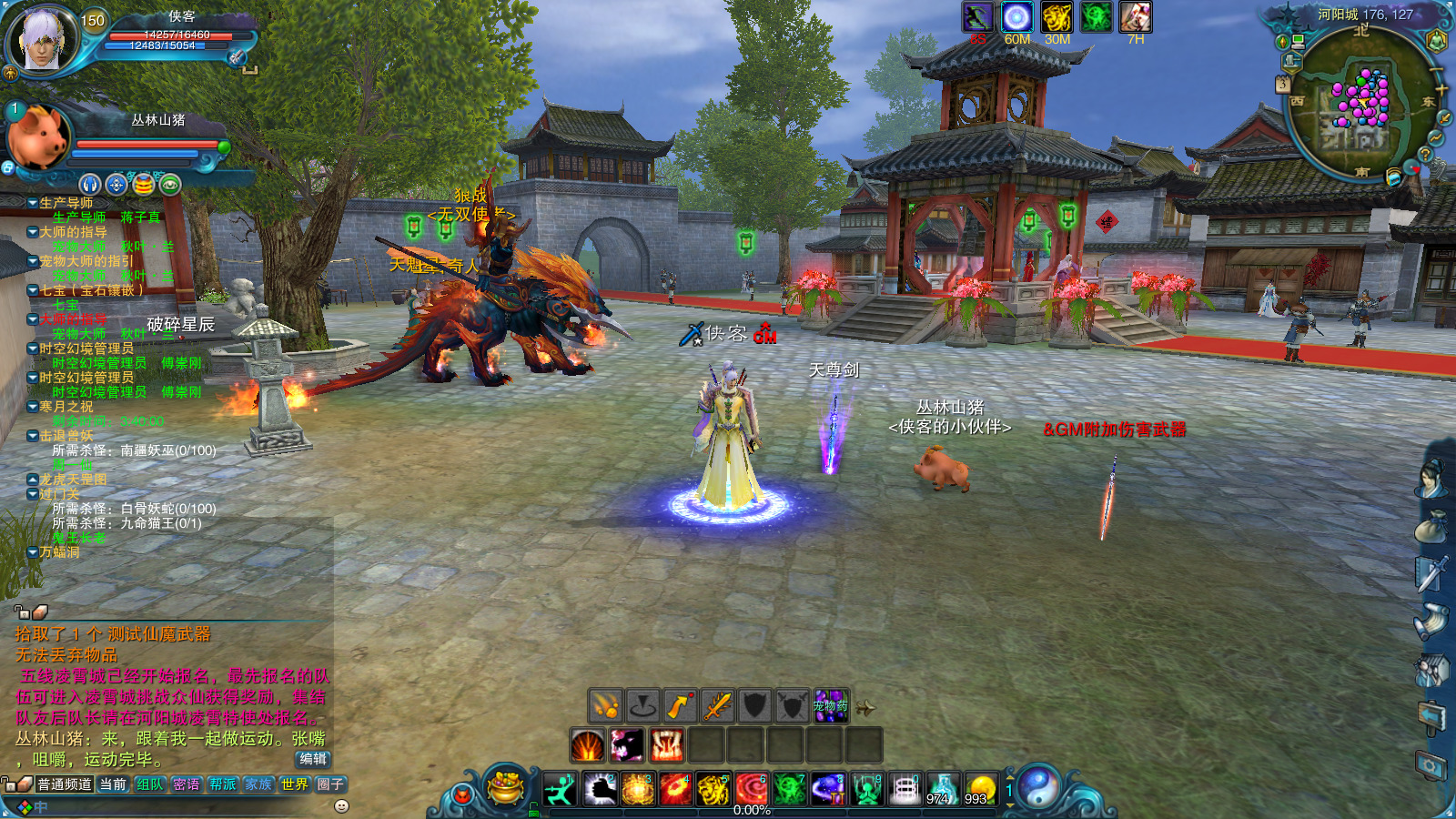
Task: Open the calendar icon beside the minimap
Action: [1283, 84]
